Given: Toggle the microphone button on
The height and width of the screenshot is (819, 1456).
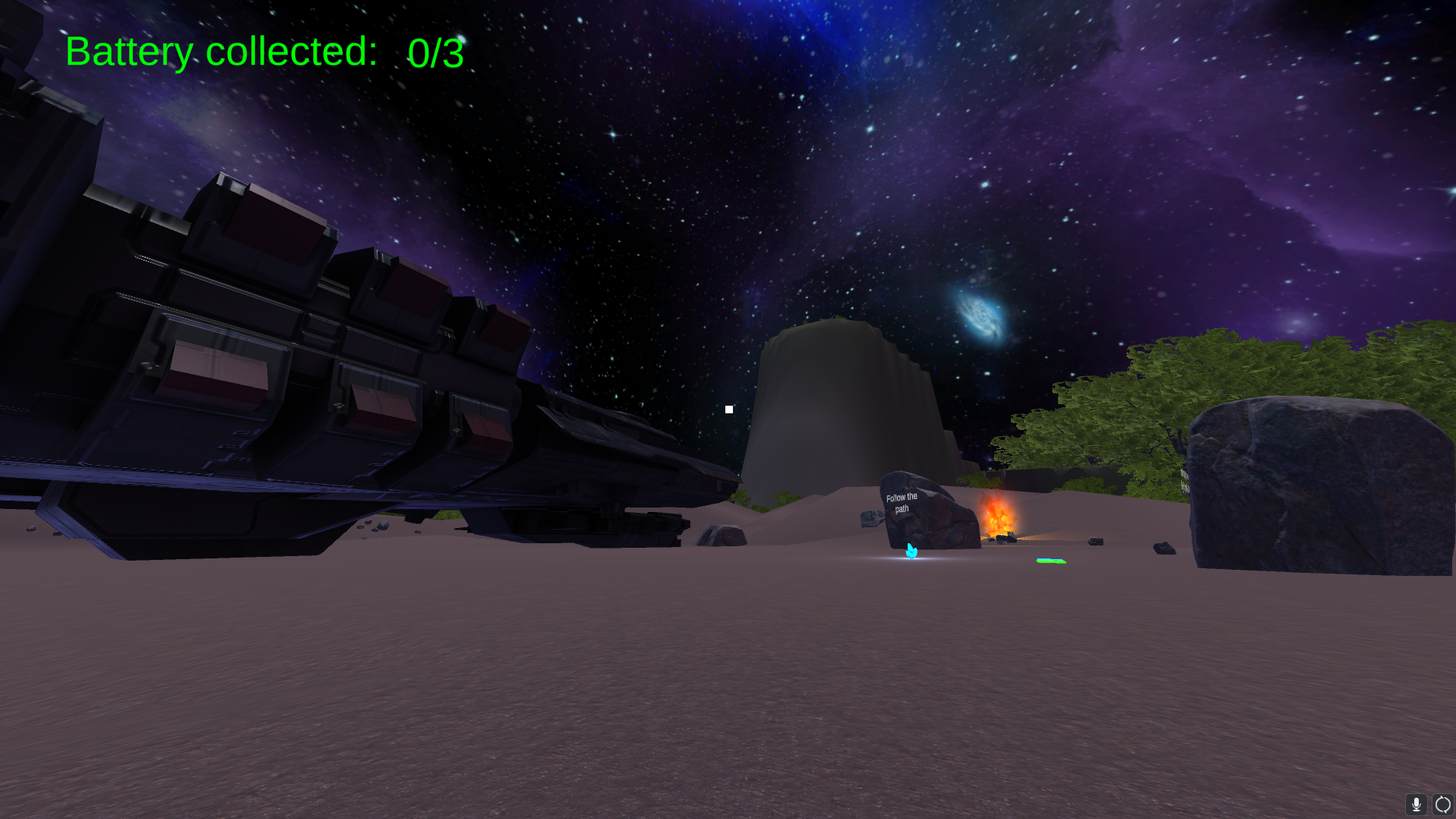Looking at the screenshot, I should (x=1416, y=803).
